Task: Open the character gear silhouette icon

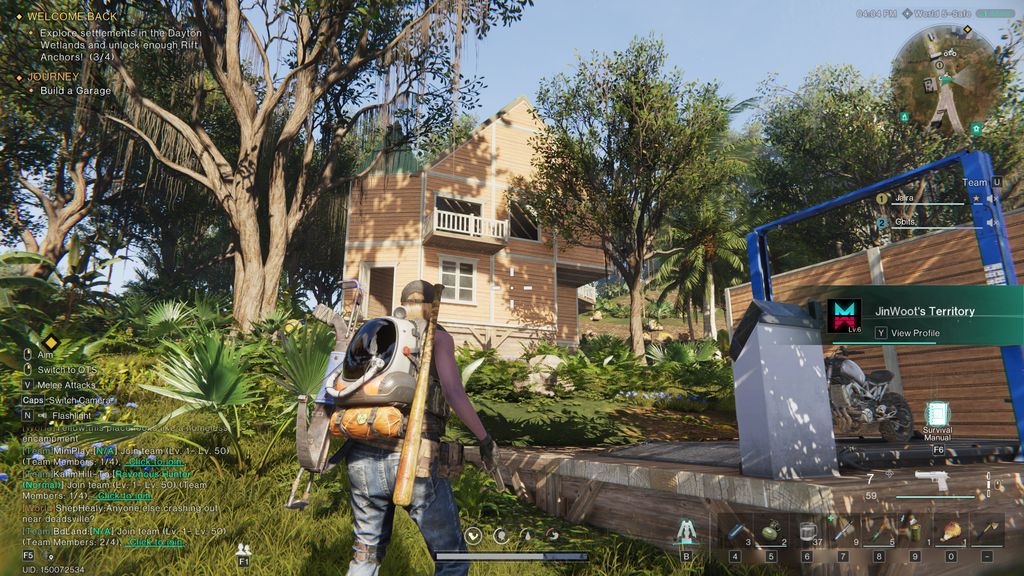Action: (686, 532)
